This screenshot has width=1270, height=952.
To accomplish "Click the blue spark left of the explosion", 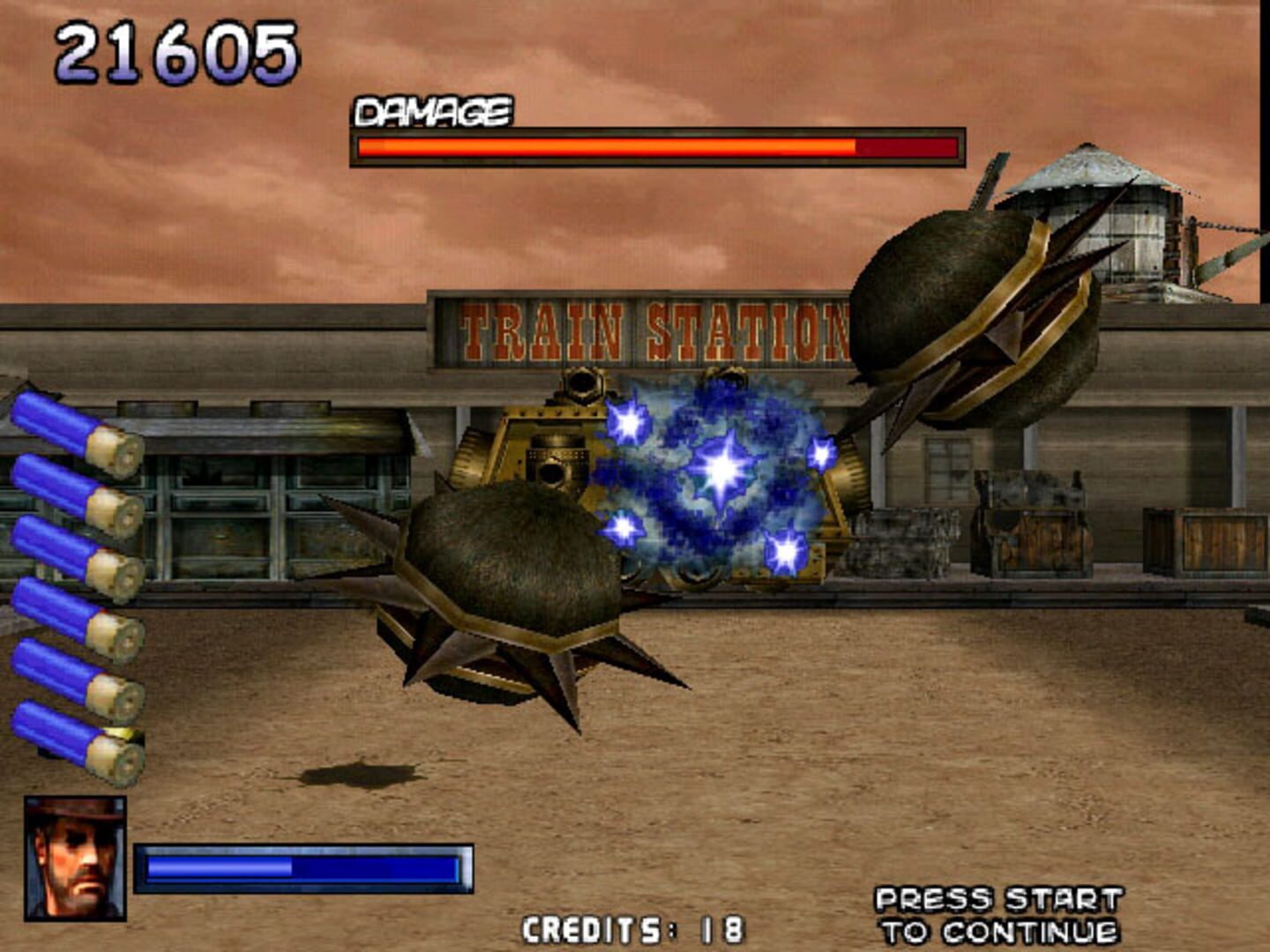I will (626, 423).
